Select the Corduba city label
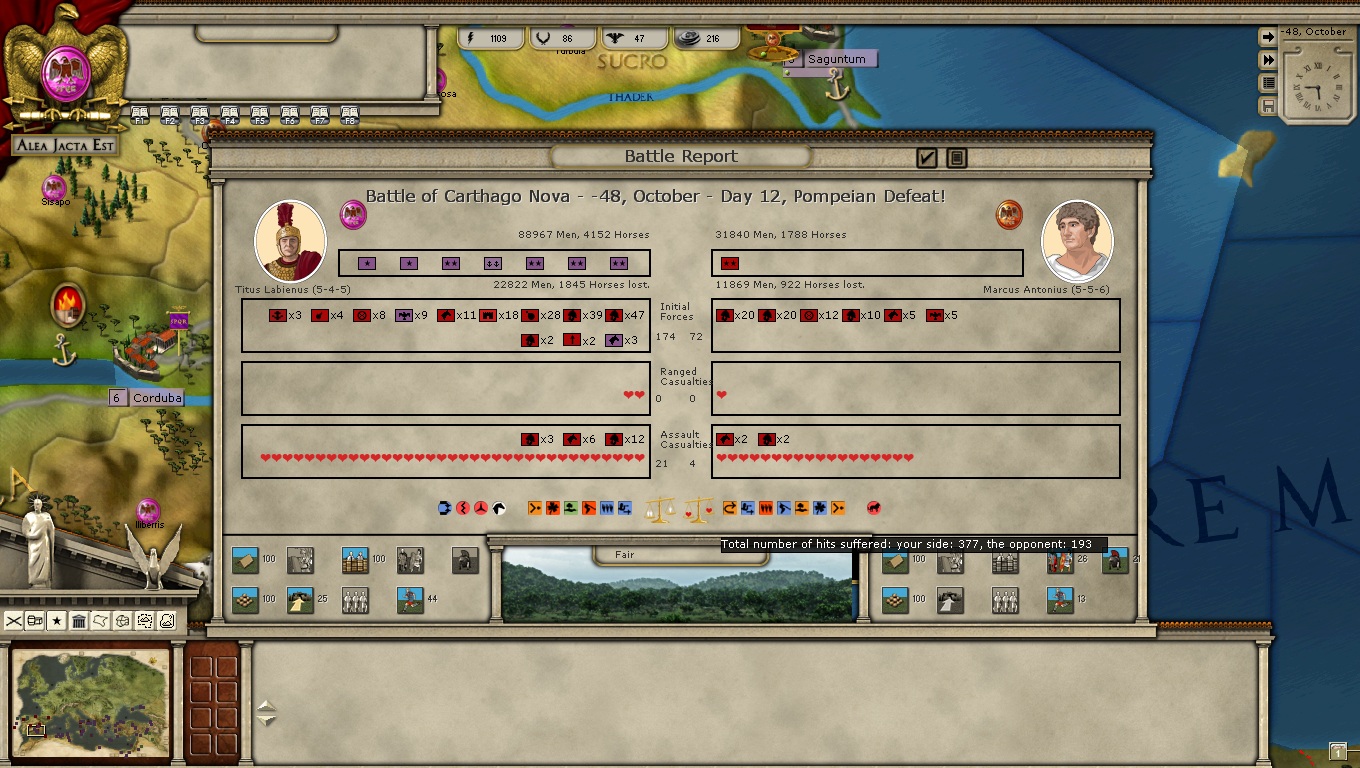1360x768 pixels. point(157,398)
